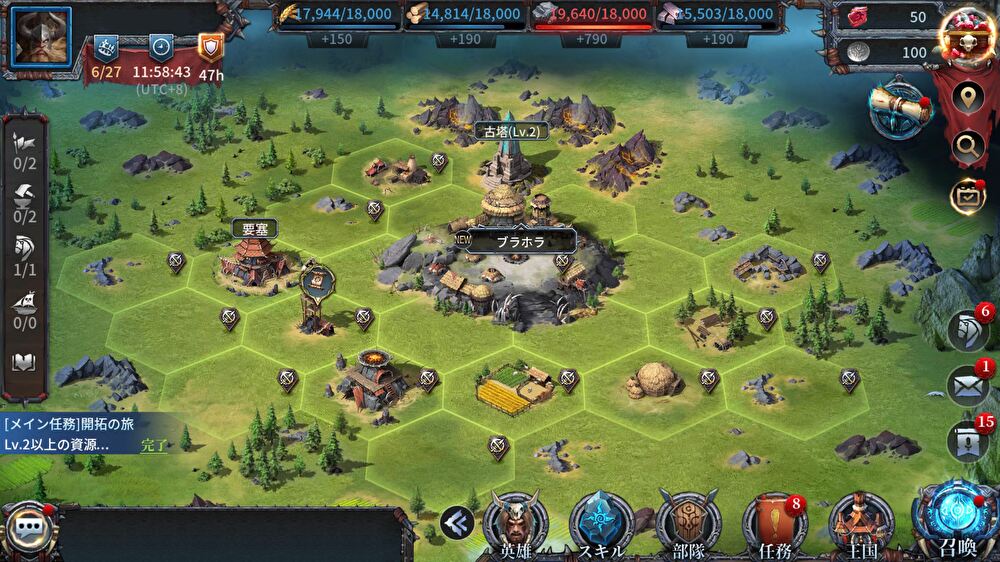This screenshot has width=1000, height=562.
Task: Select the 要塞 fortress label
Action: 251,228
